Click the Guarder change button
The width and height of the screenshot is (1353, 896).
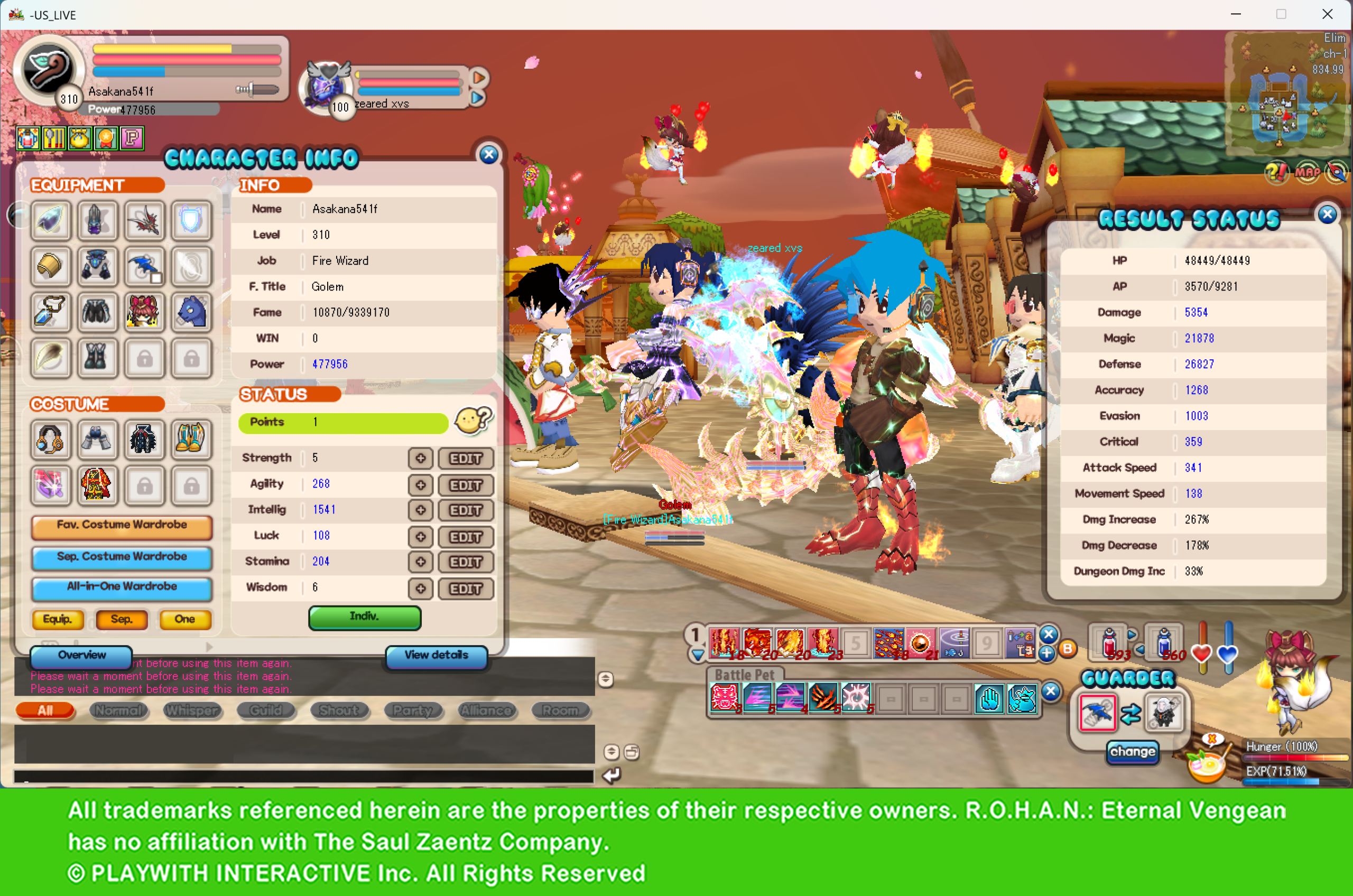pos(1133,752)
